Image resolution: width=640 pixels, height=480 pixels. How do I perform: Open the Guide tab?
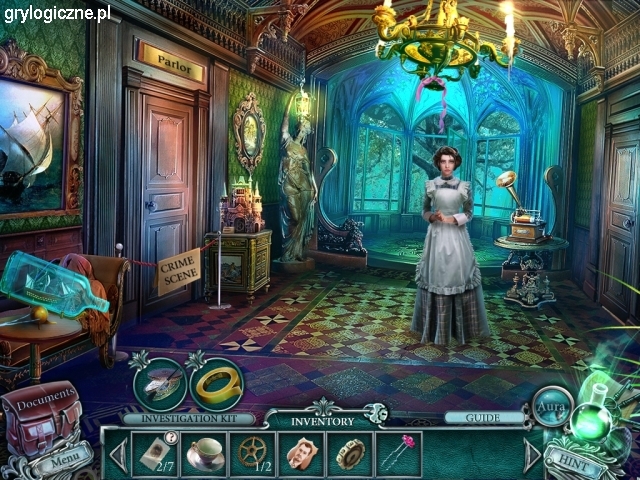[x=471, y=418]
